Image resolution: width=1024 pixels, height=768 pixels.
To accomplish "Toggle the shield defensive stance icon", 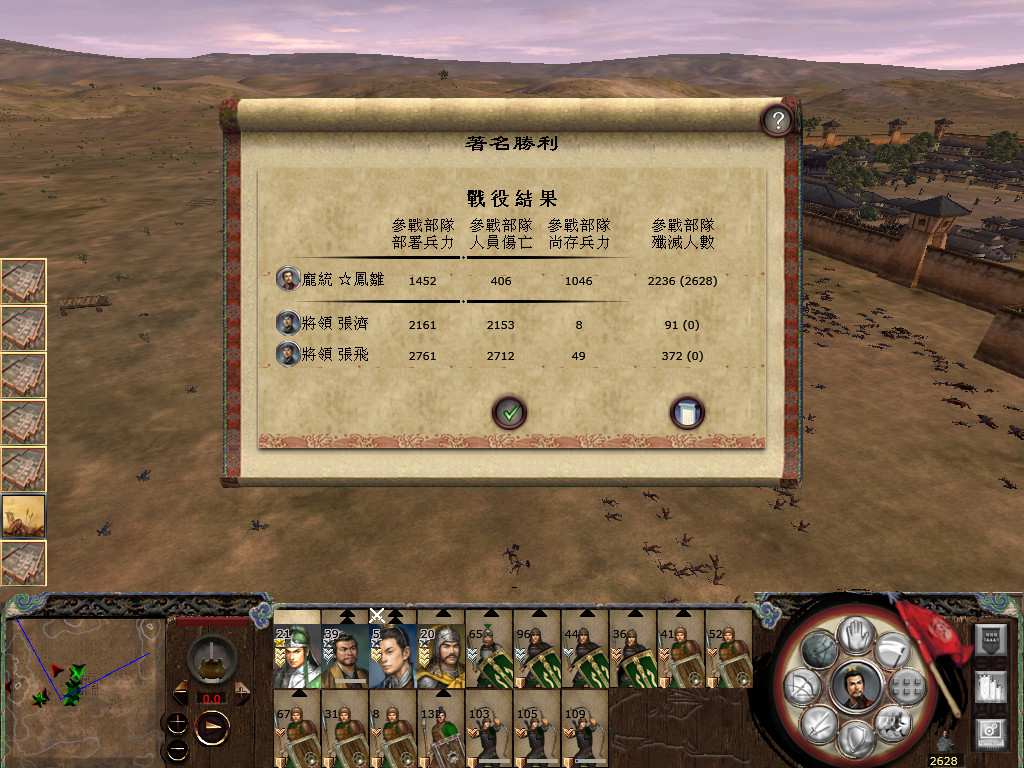I will (x=856, y=738).
